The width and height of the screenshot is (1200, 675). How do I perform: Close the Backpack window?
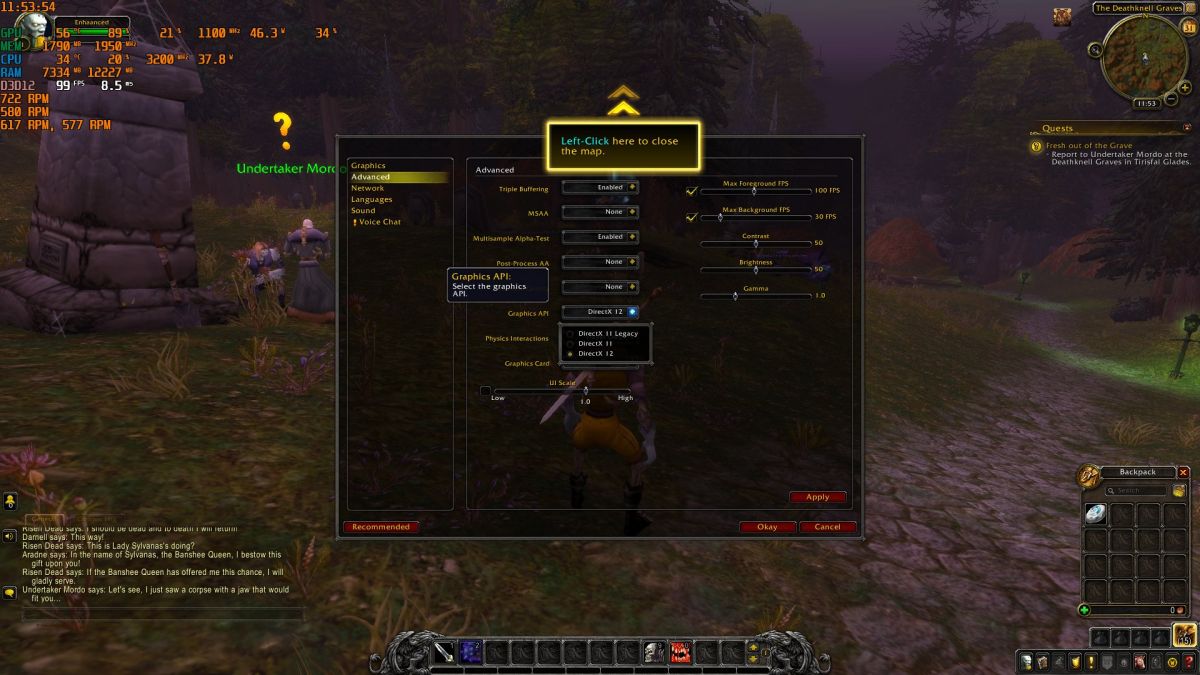coord(1183,472)
